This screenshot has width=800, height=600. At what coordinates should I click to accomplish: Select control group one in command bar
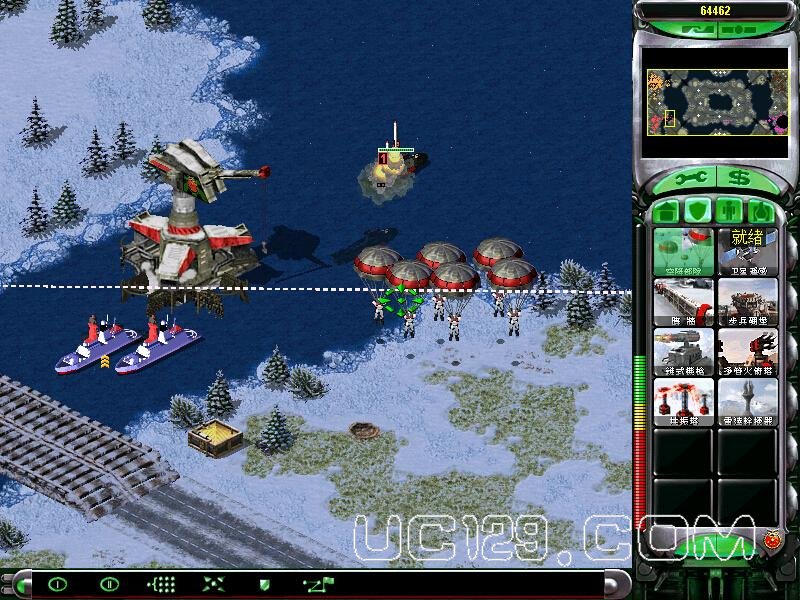[x=58, y=584]
